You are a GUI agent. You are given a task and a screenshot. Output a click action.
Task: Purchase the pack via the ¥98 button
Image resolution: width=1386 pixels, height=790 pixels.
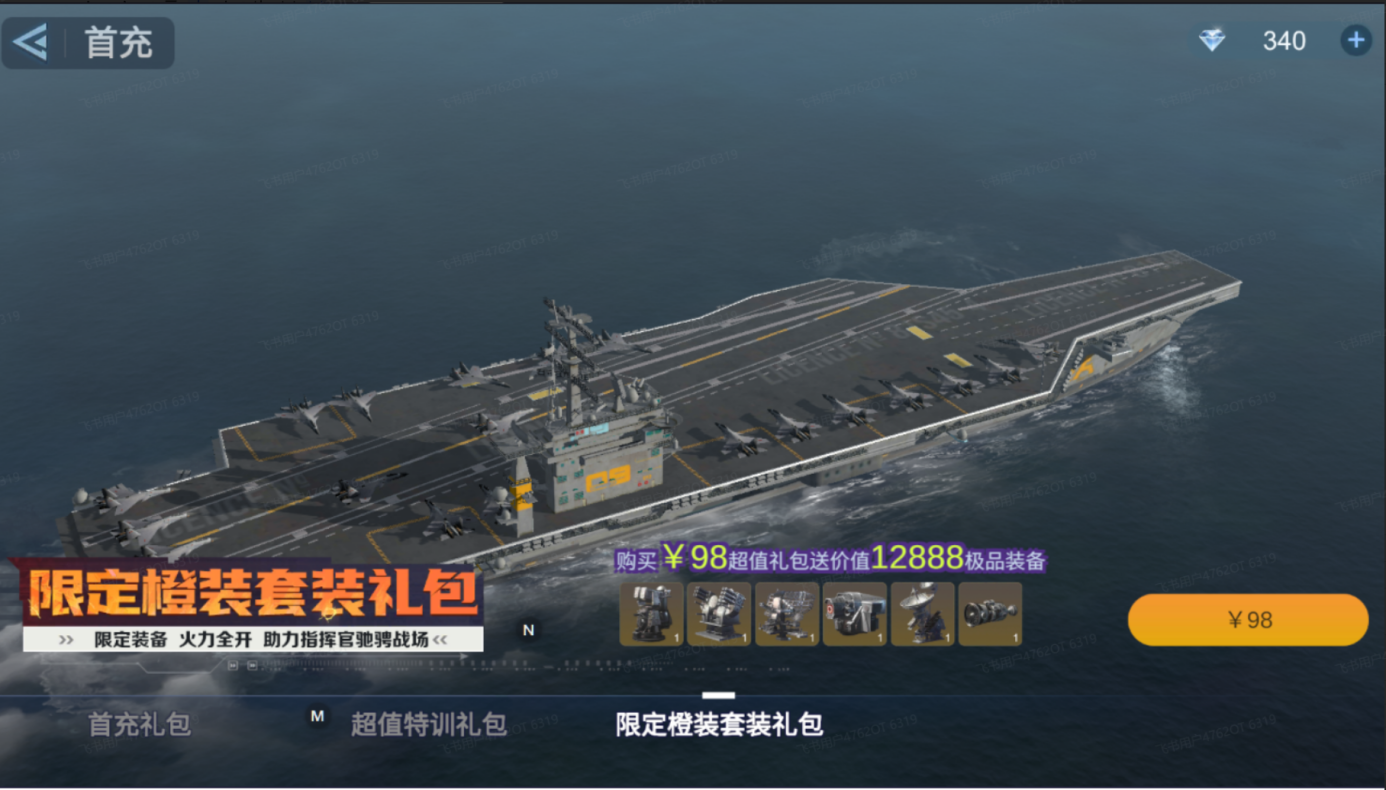click(x=1247, y=619)
